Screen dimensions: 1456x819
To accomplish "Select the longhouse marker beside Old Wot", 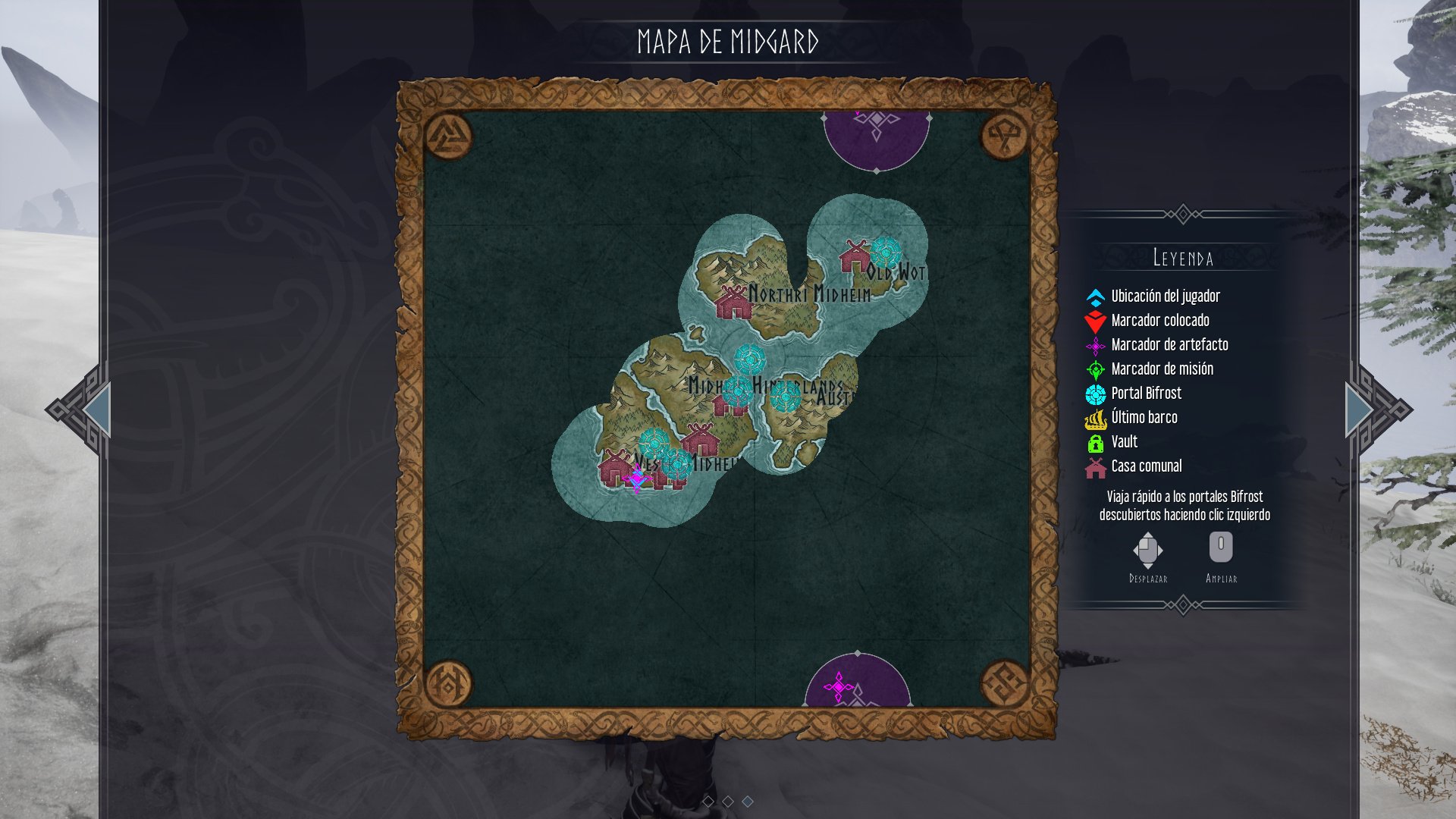I will 855,257.
